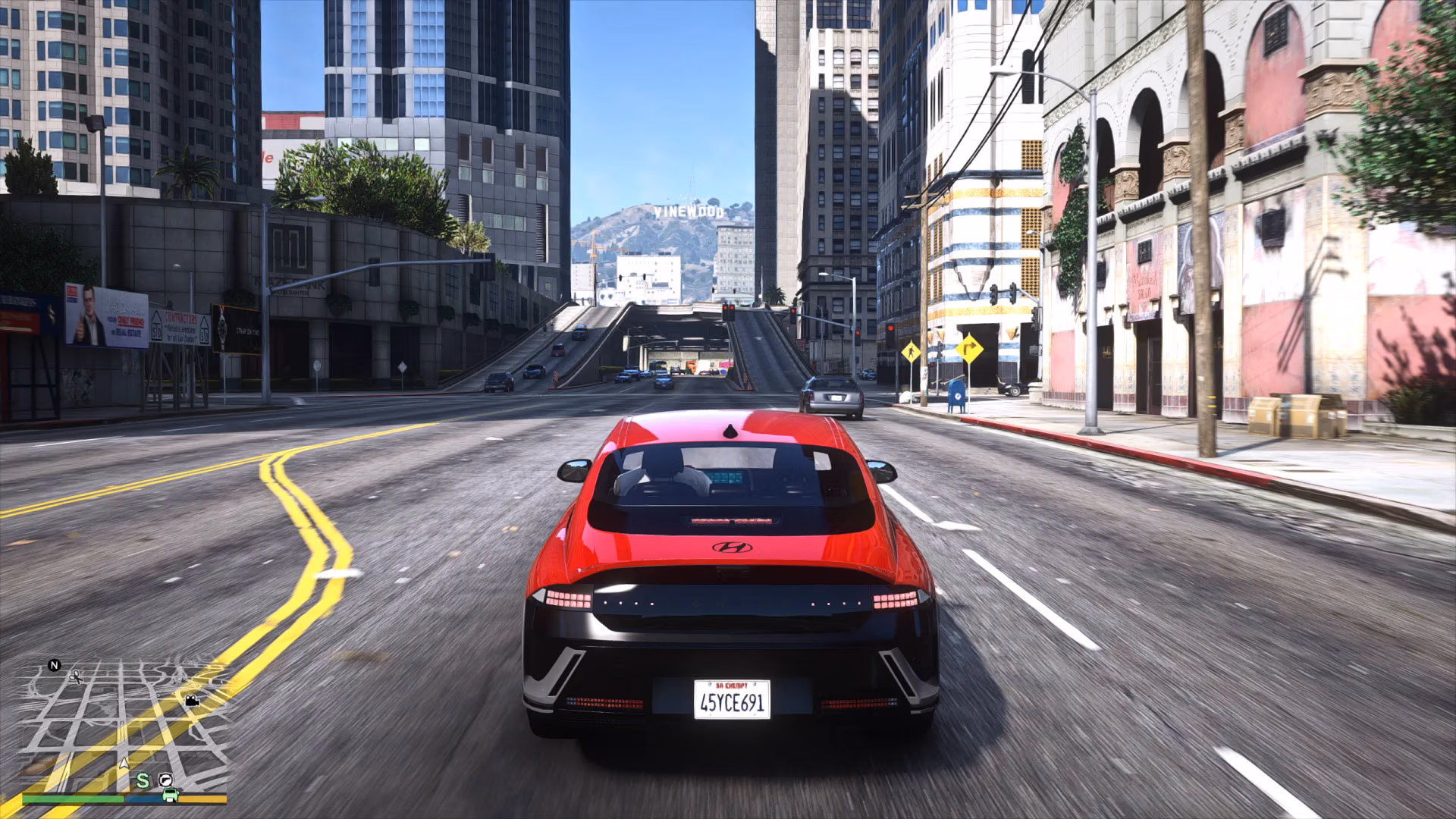Select the green S map blip

[x=143, y=780]
